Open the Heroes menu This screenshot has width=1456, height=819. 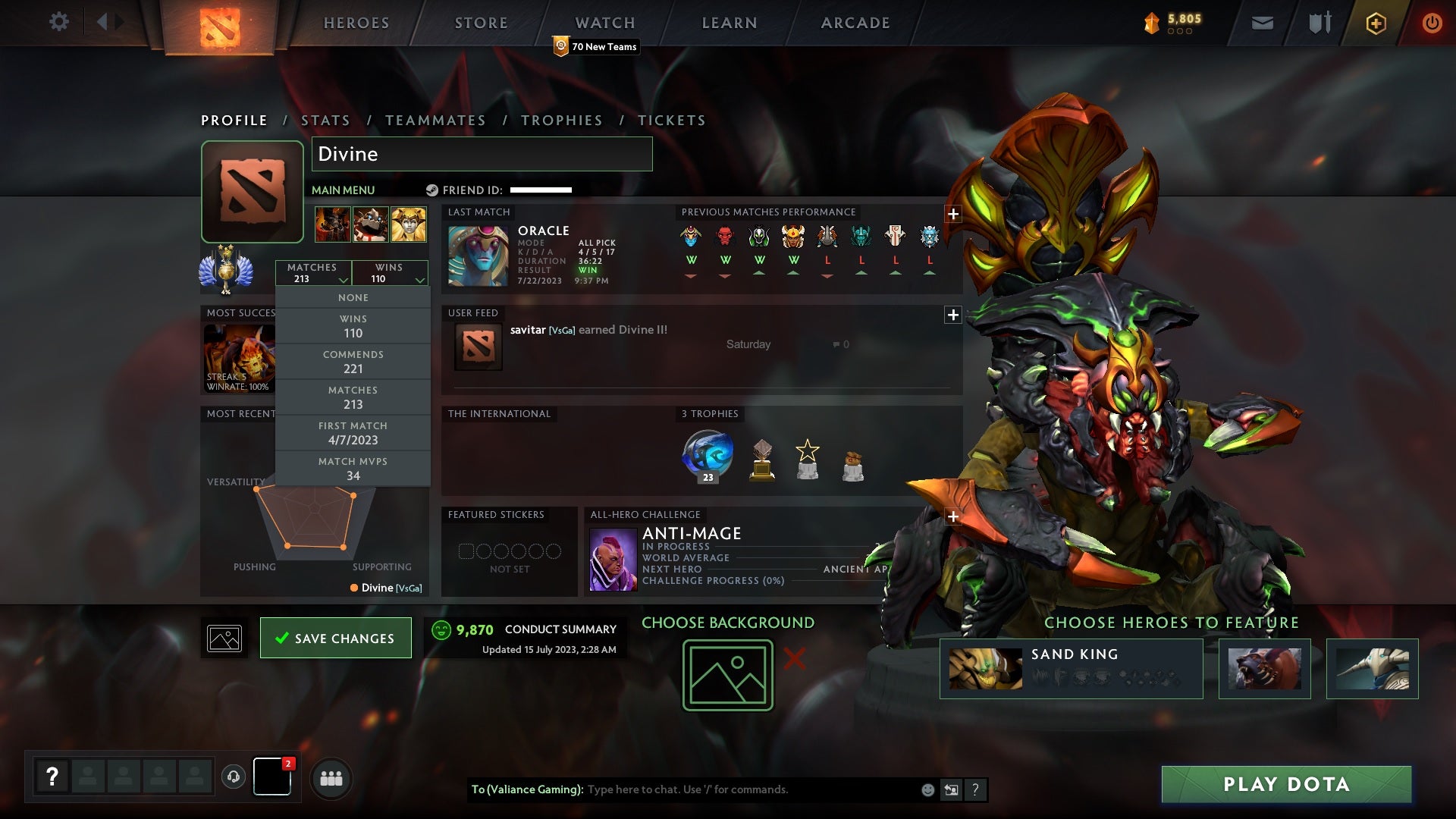(356, 23)
